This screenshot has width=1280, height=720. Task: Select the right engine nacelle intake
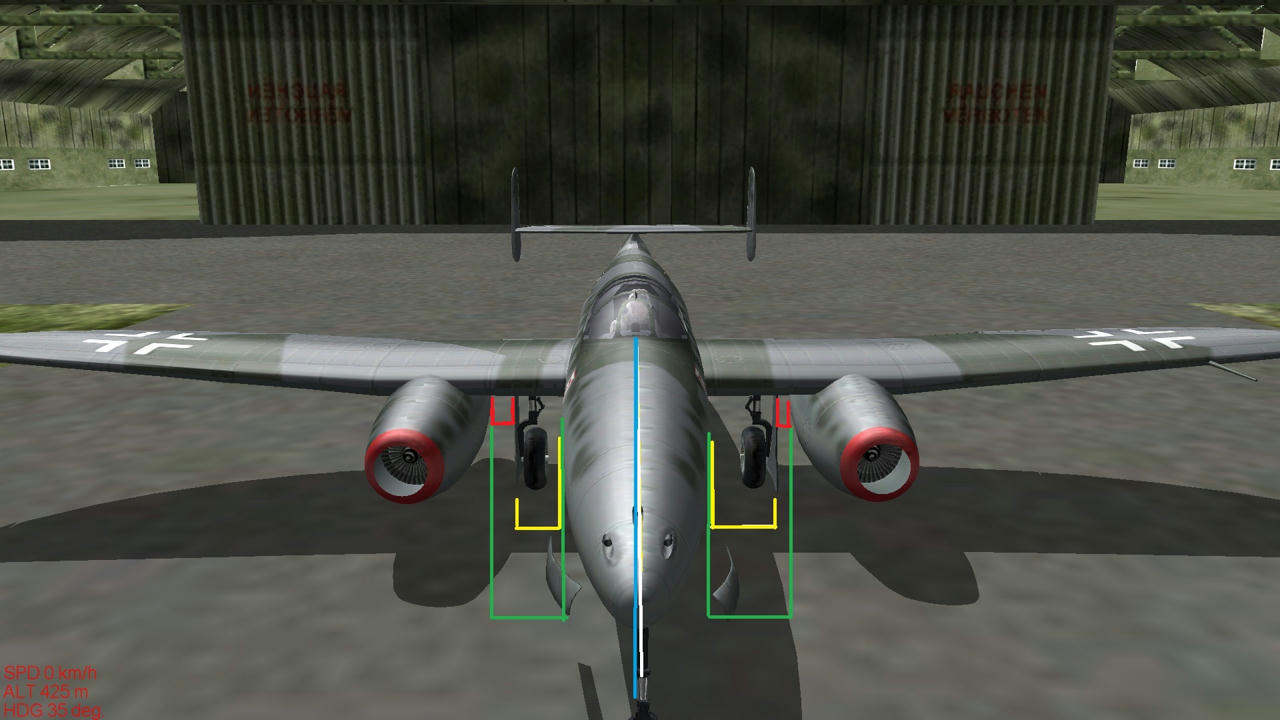tap(875, 460)
